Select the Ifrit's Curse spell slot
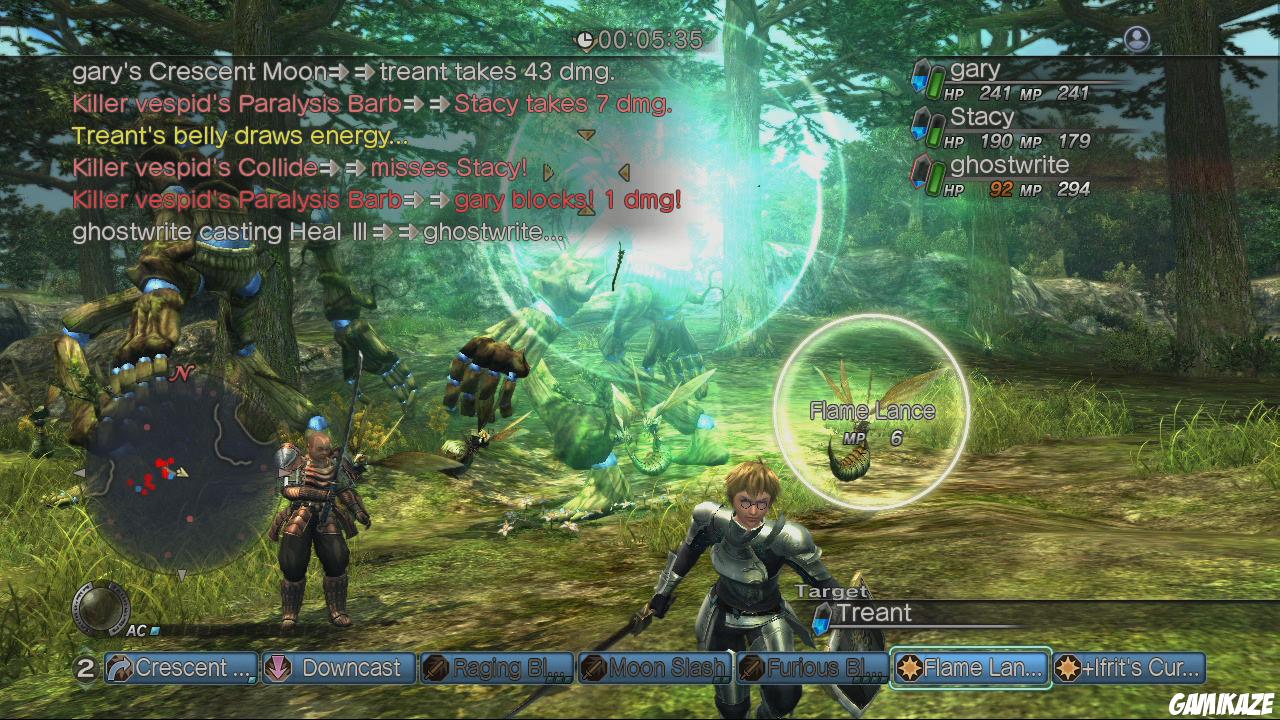1280x720 pixels. 1129,668
